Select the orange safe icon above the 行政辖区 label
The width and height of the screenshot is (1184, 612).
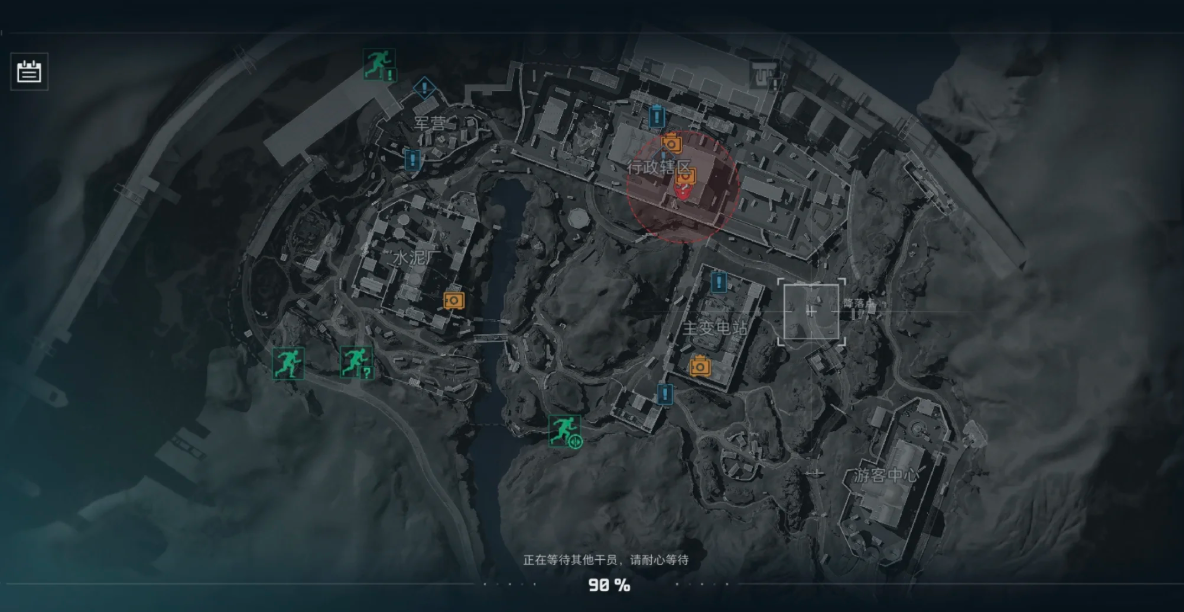pyautogui.click(x=671, y=144)
